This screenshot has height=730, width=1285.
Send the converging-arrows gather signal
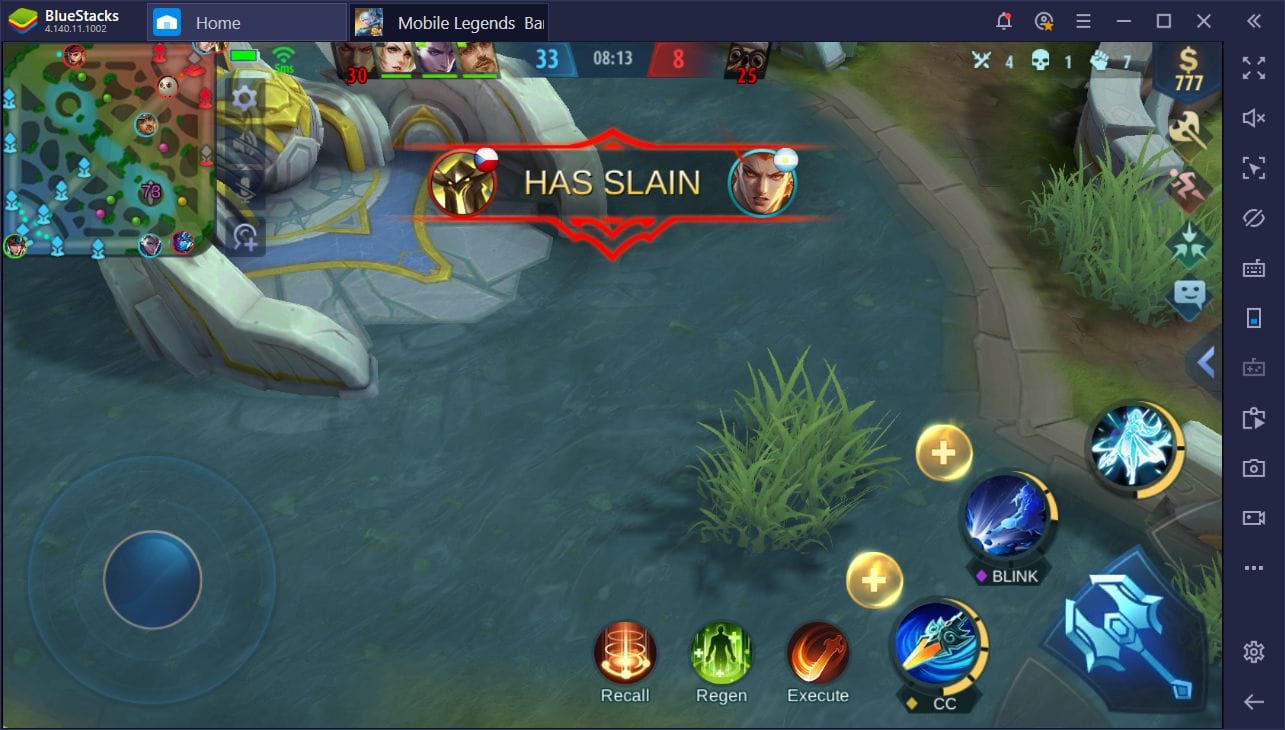1189,243
